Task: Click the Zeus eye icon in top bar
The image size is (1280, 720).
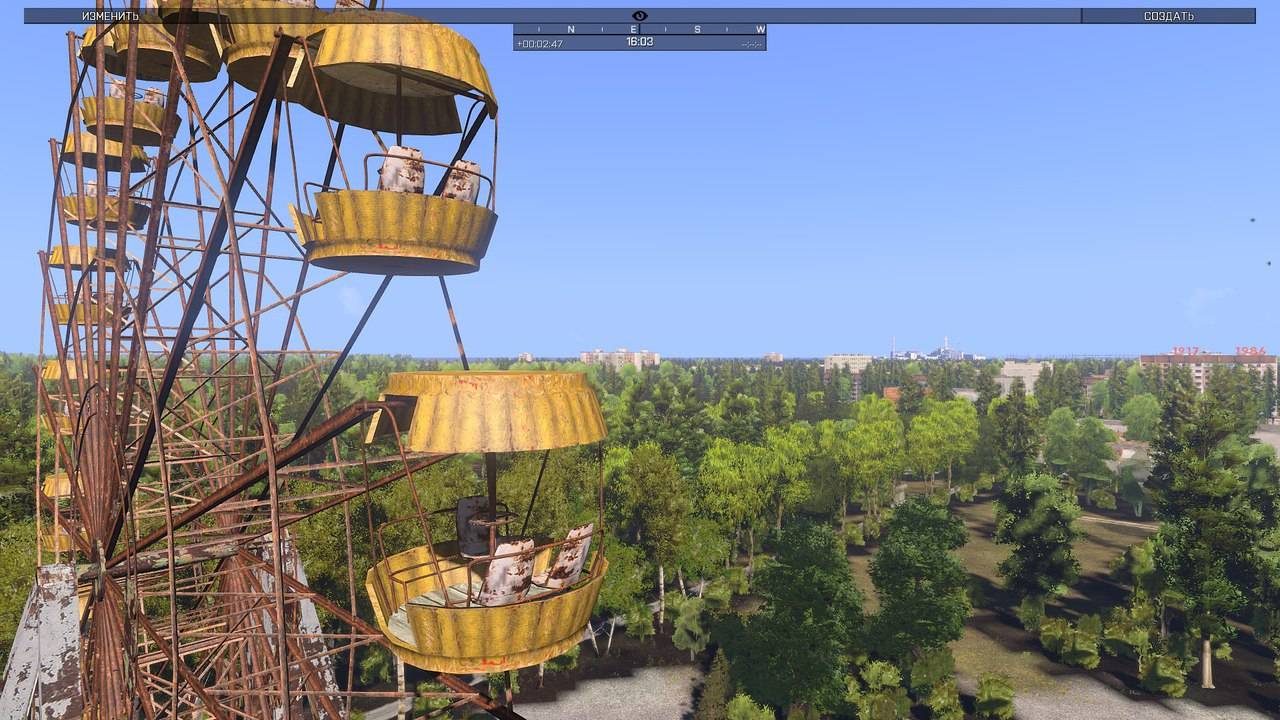Action: pos(640,16)
